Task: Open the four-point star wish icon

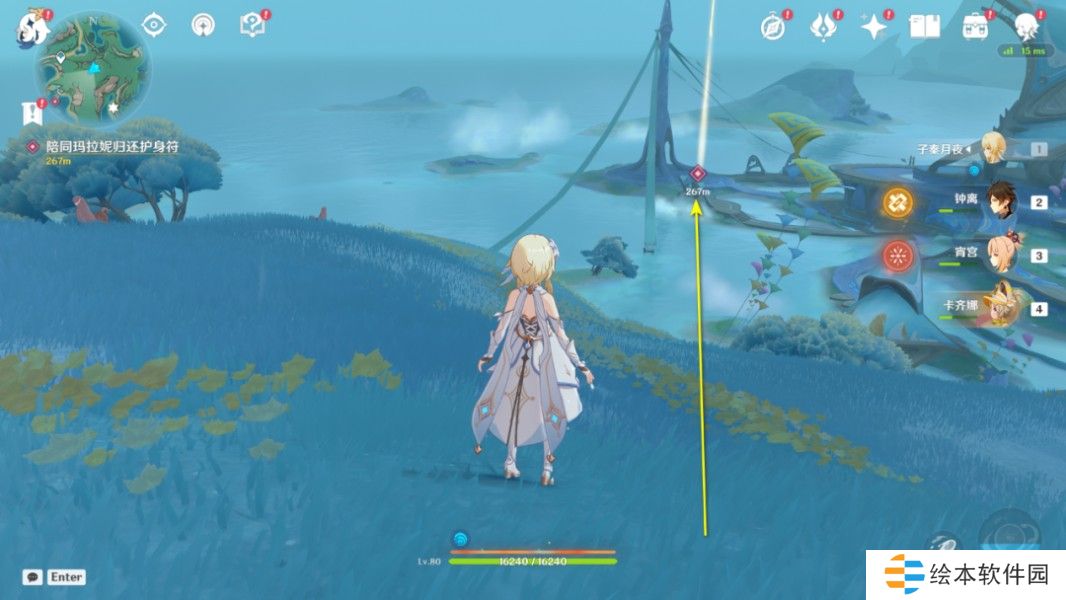Action: (x=874, y=27)
